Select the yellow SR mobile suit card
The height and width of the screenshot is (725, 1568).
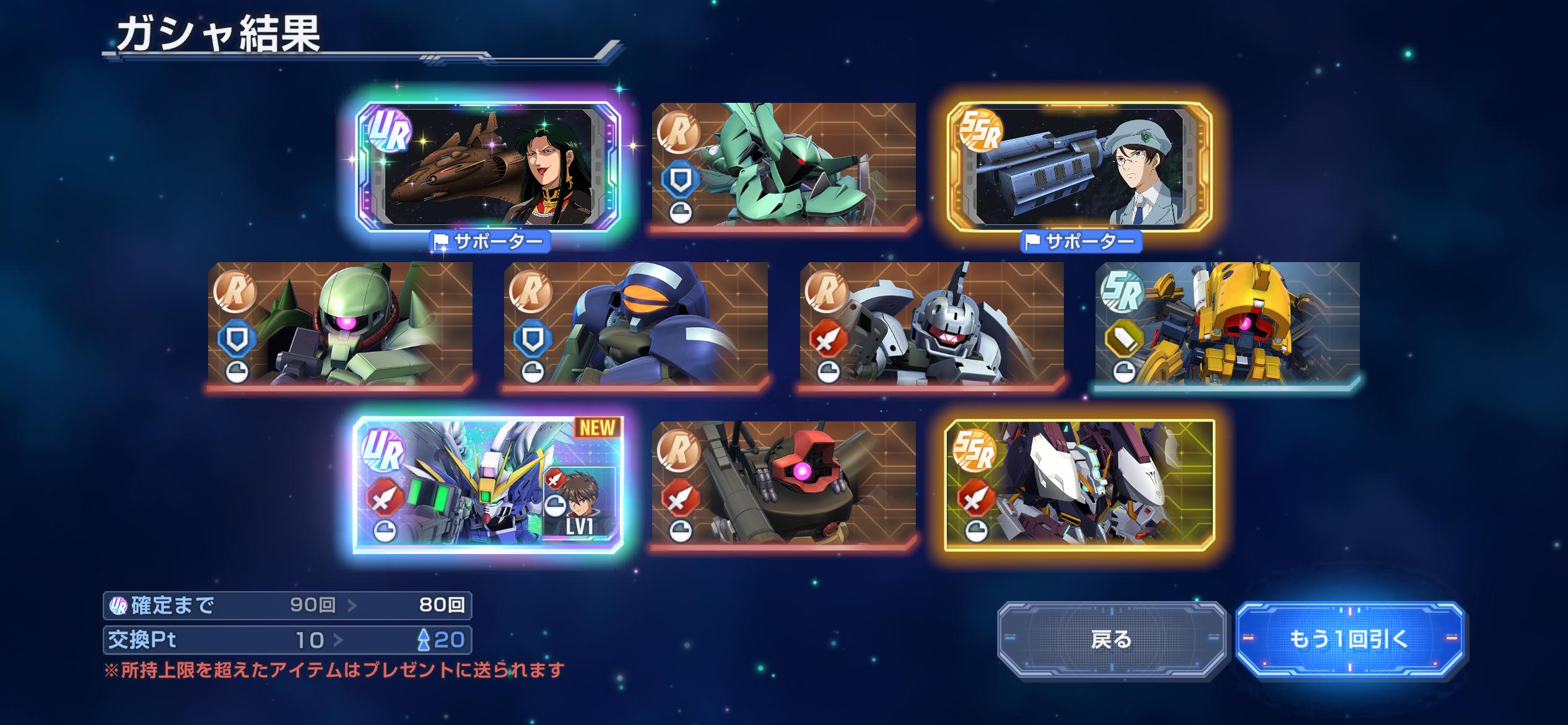(x=1227, y=323)
